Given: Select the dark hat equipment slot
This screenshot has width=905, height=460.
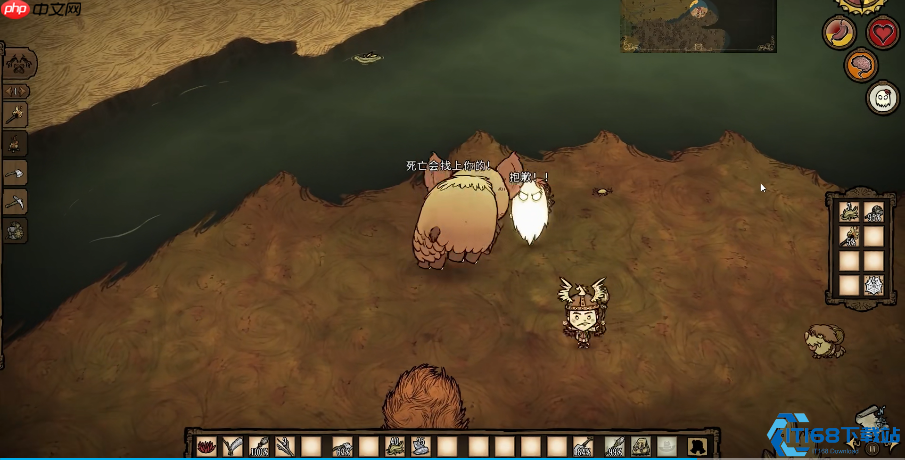Looking at the screenshot, I should pyautogui.click(x=696, y=445).
